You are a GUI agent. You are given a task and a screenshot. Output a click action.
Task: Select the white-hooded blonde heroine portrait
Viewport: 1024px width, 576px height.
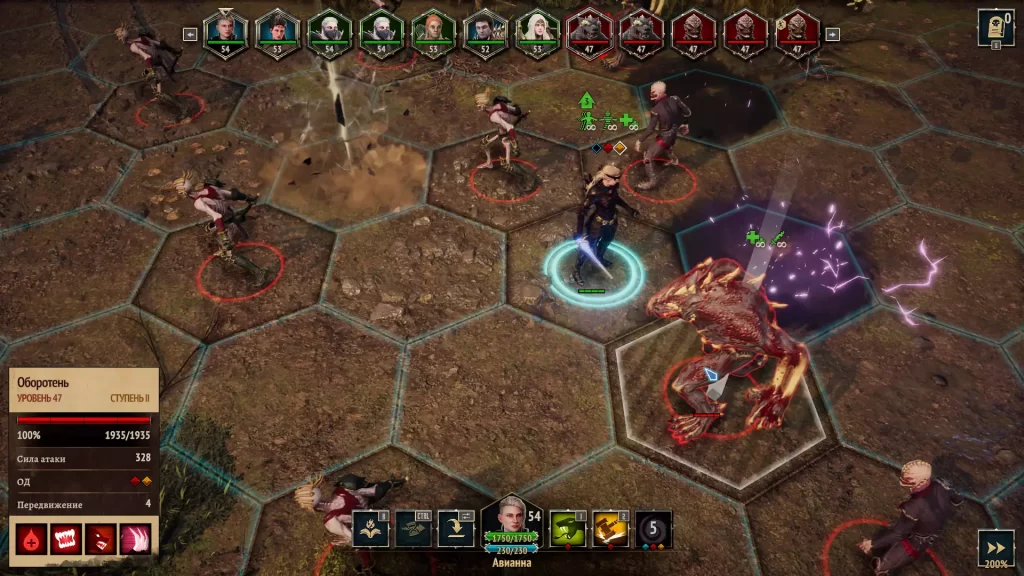click(537, 31)
